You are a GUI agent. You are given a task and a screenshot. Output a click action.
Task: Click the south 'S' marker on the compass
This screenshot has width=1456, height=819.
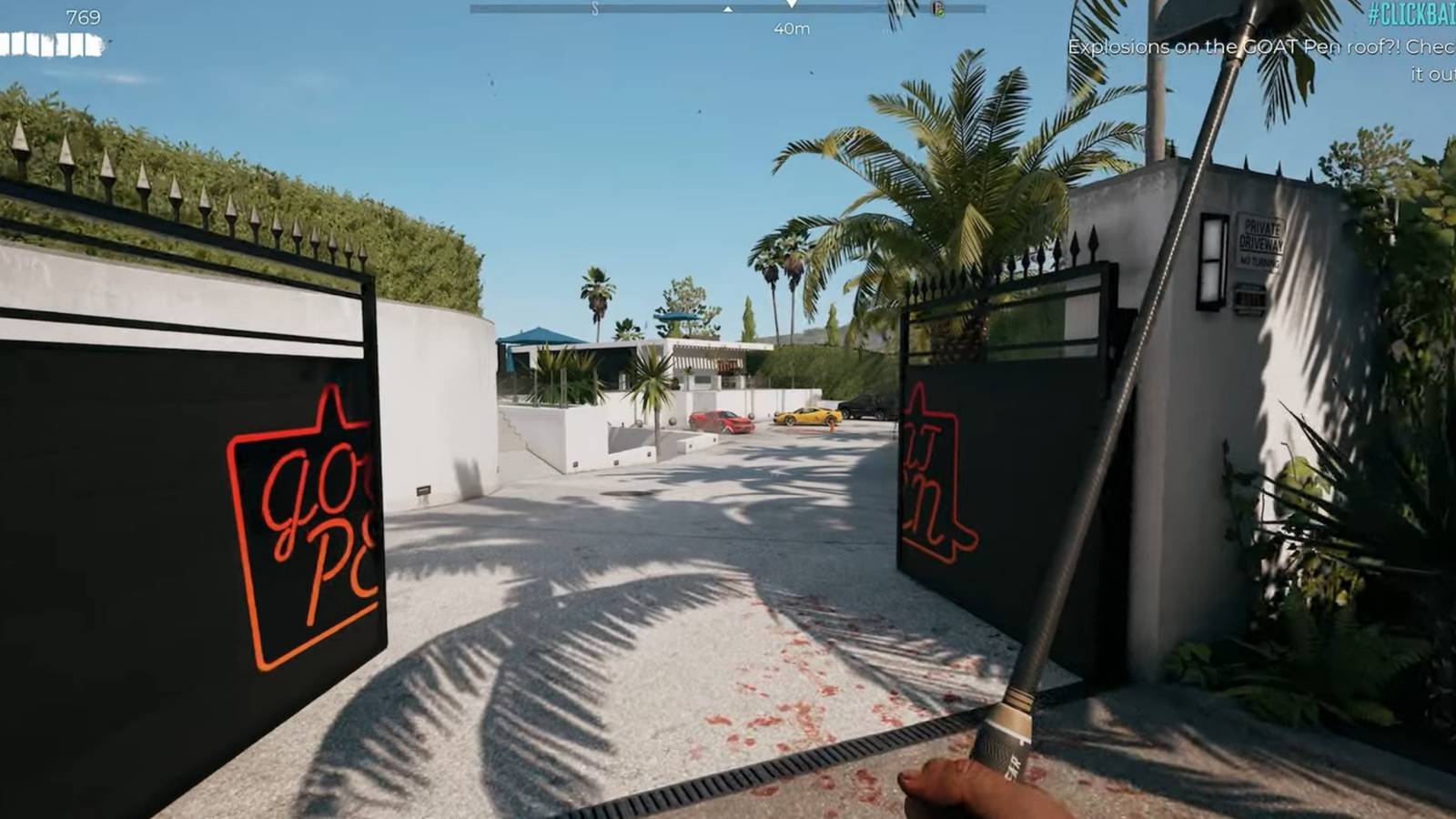pyautogui.click(x=594, y=9)
